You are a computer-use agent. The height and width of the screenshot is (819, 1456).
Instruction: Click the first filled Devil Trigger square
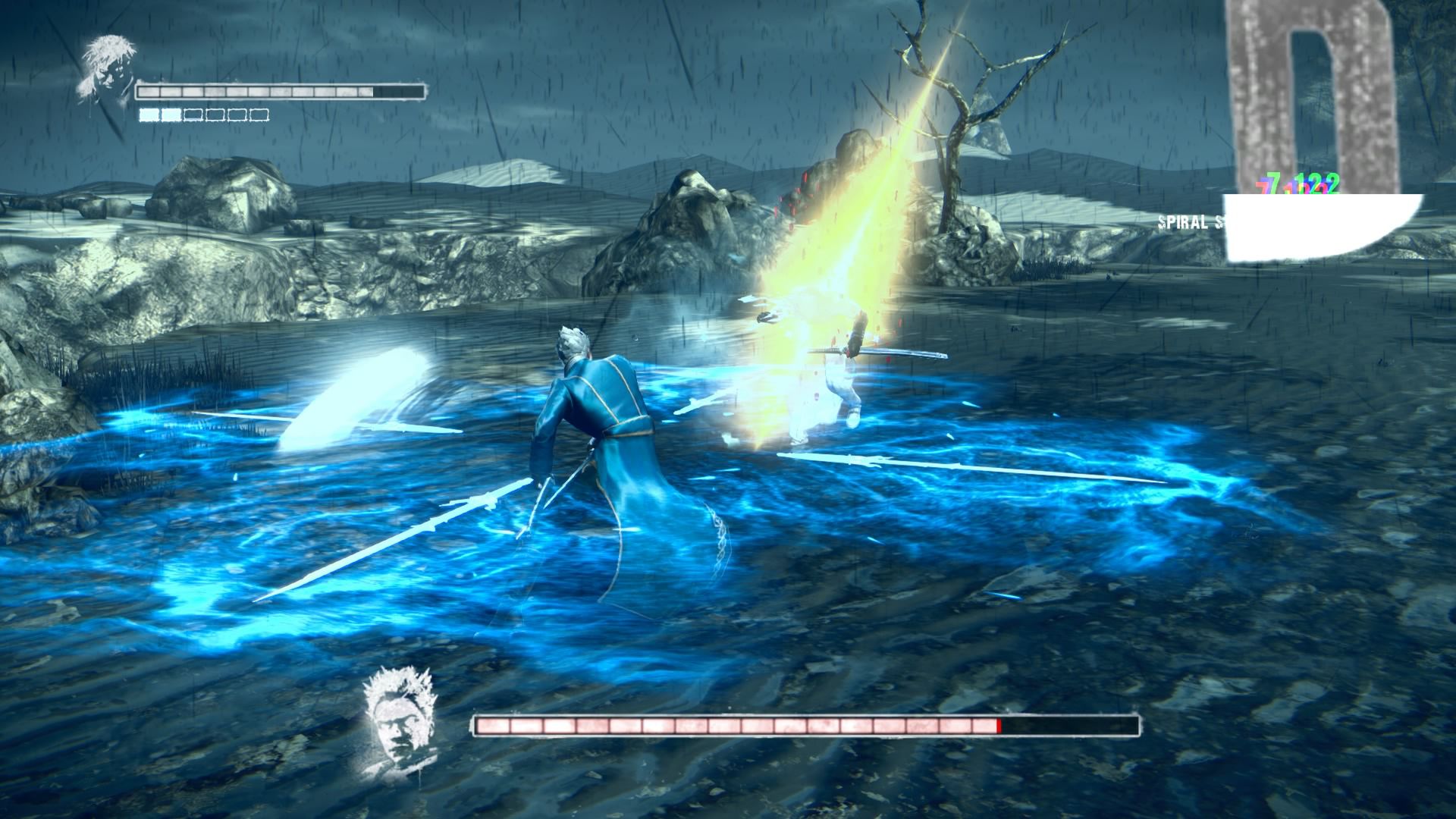(x=149, y=114)
